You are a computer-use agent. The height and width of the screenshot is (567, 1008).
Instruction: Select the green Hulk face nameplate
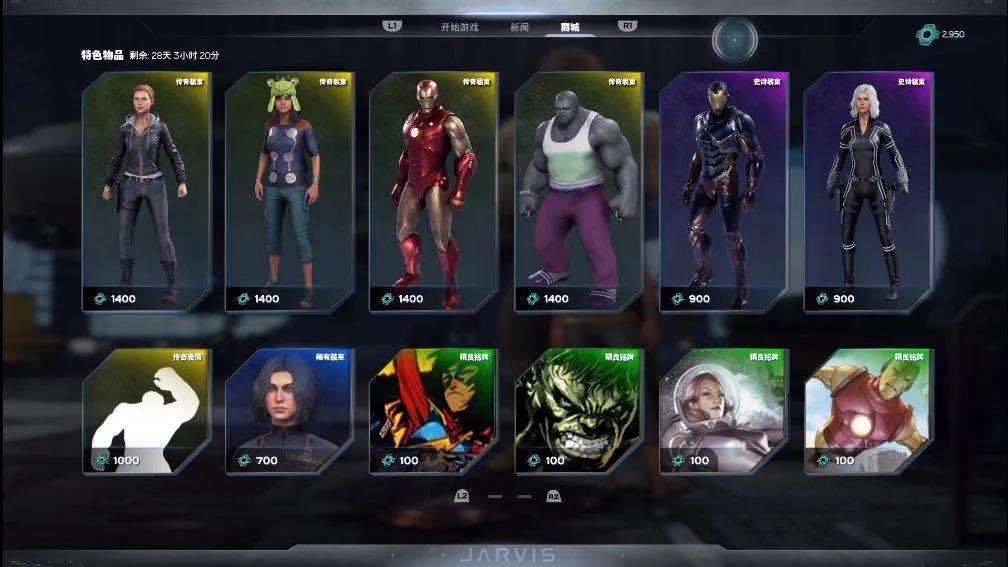[x=578, y=411]
